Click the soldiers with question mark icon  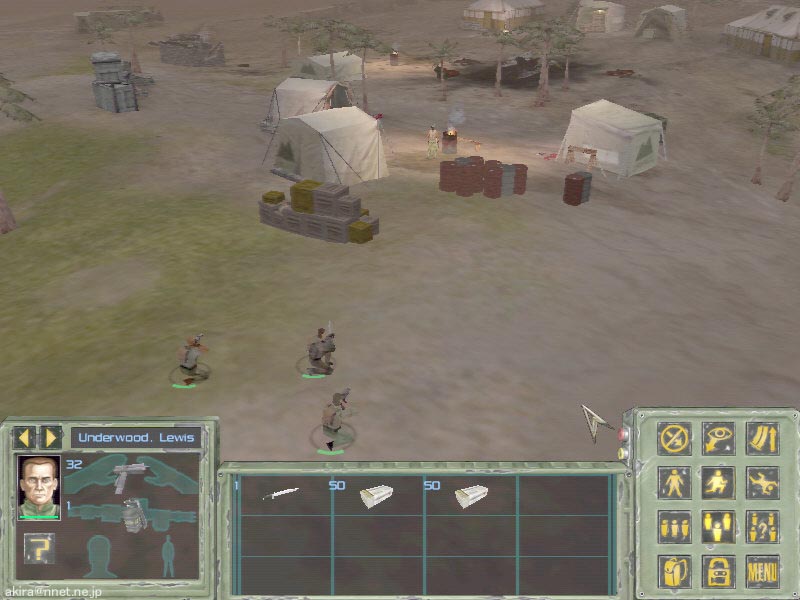[762, 526]
